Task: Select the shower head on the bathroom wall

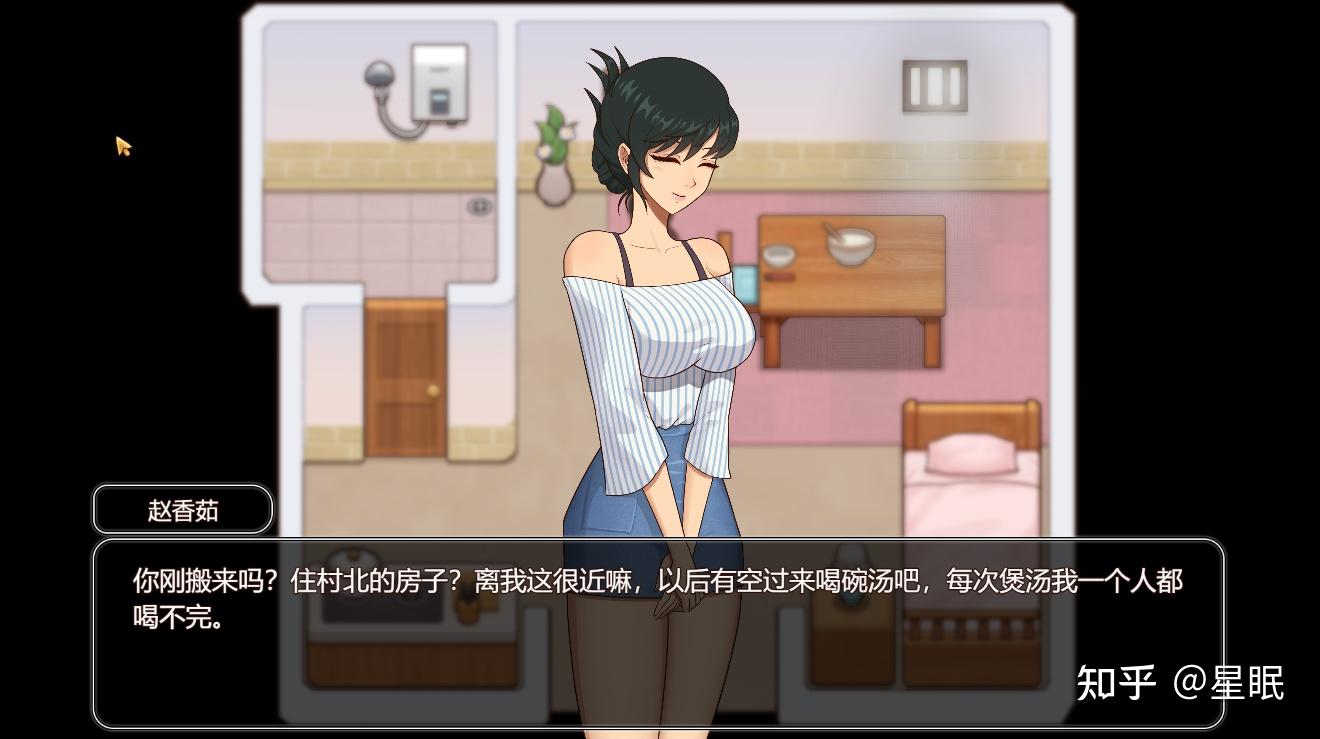Action: pos(378,75)
